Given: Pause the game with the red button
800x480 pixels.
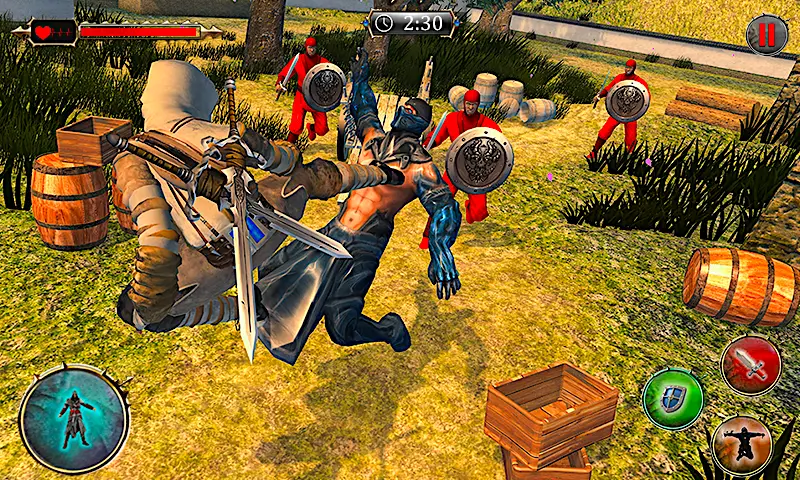Looking at the screenshot, I should 766,37.
